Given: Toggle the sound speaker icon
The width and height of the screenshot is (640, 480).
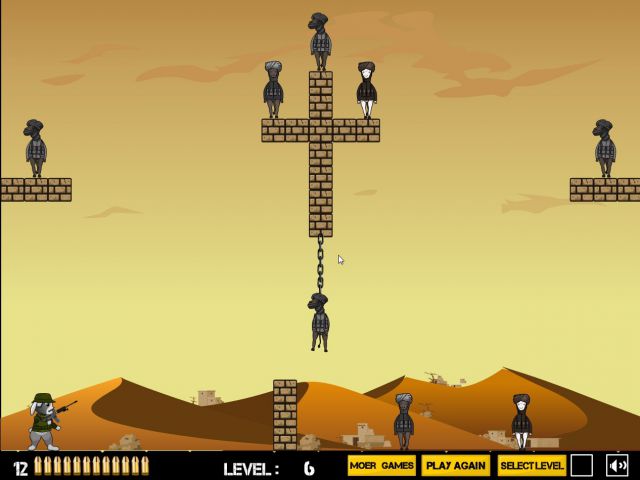Looking at the screenshot, I should tap(617, 466).
